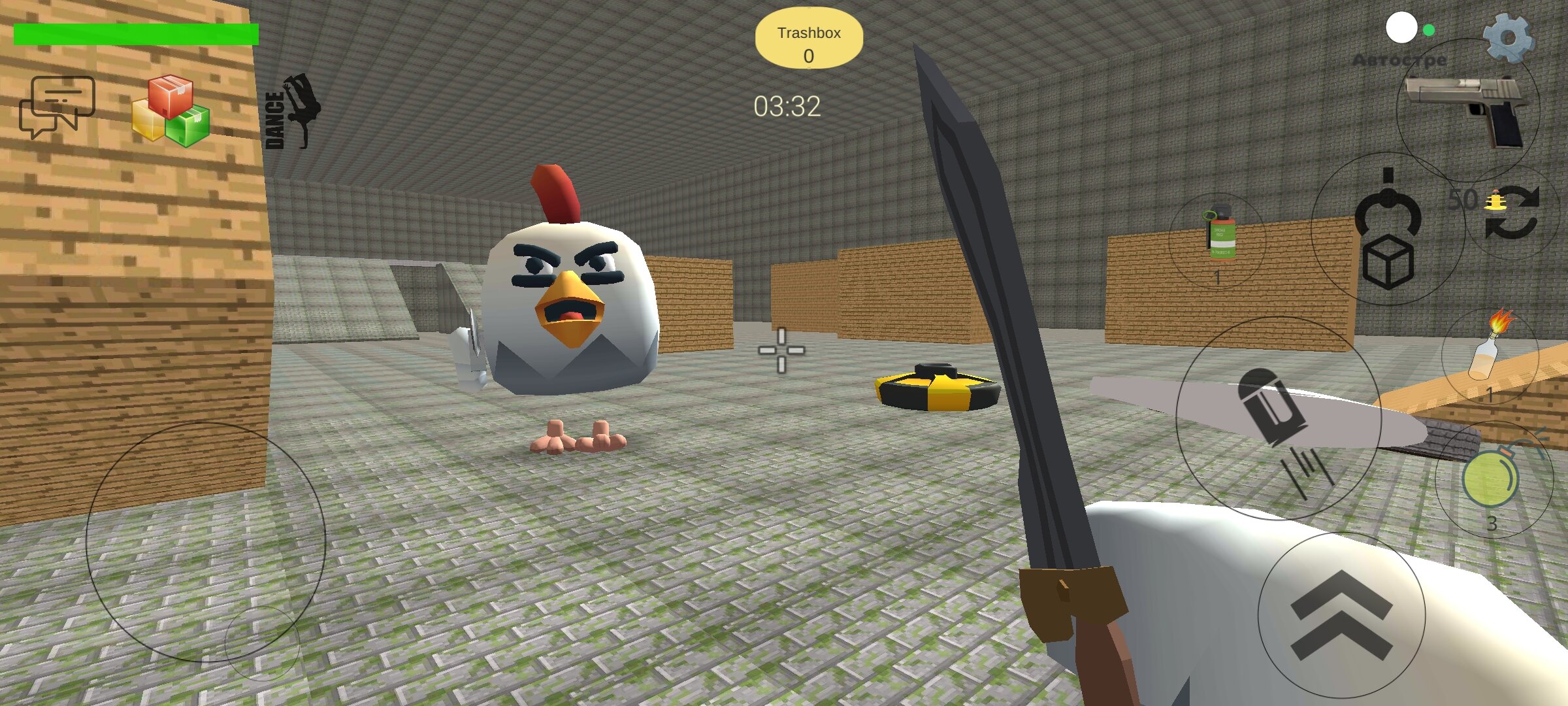This screenshot has width=1568, height=706.
Task: Open settings with the gear icon
Action: pos(1508,38)
